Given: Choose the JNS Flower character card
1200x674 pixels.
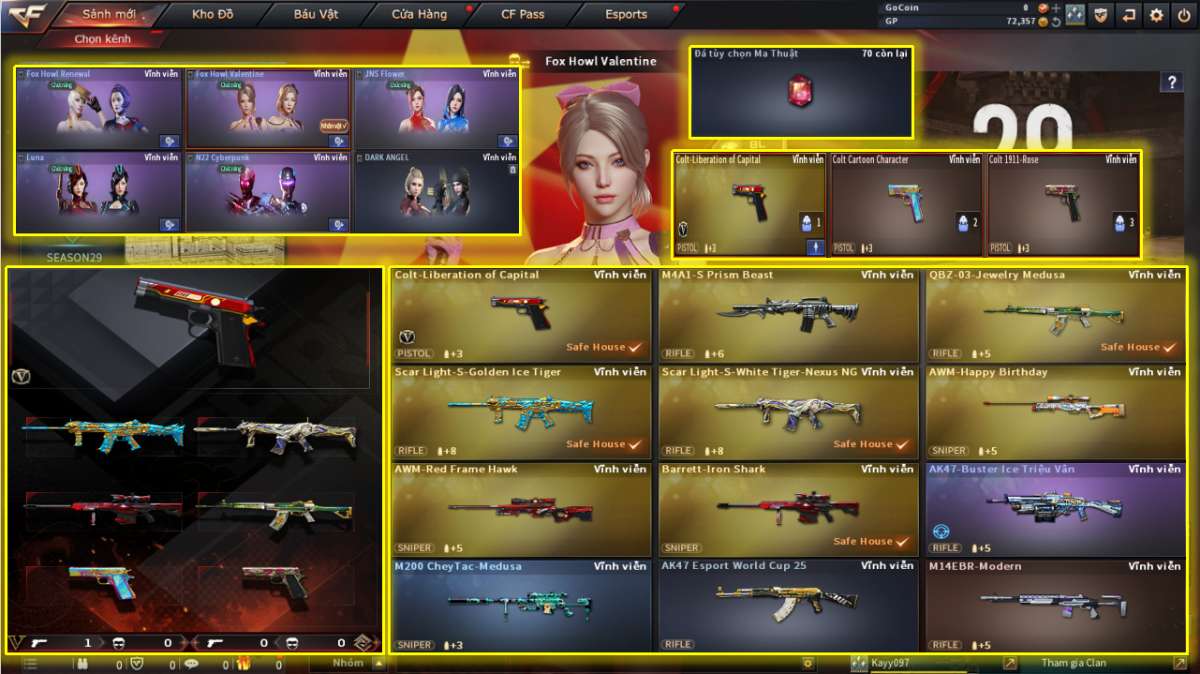Looking at the screenshot, I should point(437,108).
